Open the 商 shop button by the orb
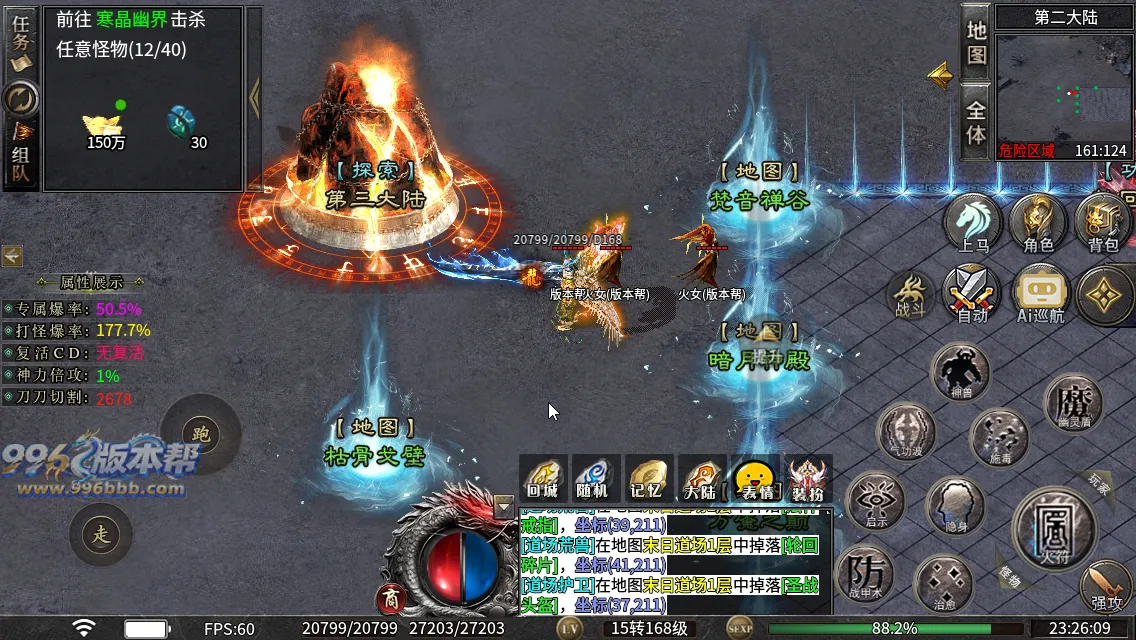This screenshot has width=1136, height=640. [x=390, y=599]
